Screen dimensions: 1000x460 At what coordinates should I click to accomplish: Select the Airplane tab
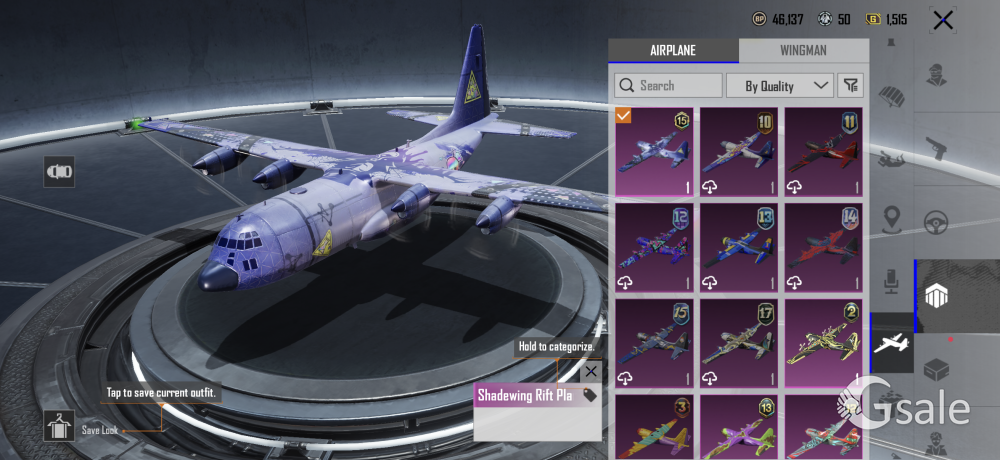673,51
